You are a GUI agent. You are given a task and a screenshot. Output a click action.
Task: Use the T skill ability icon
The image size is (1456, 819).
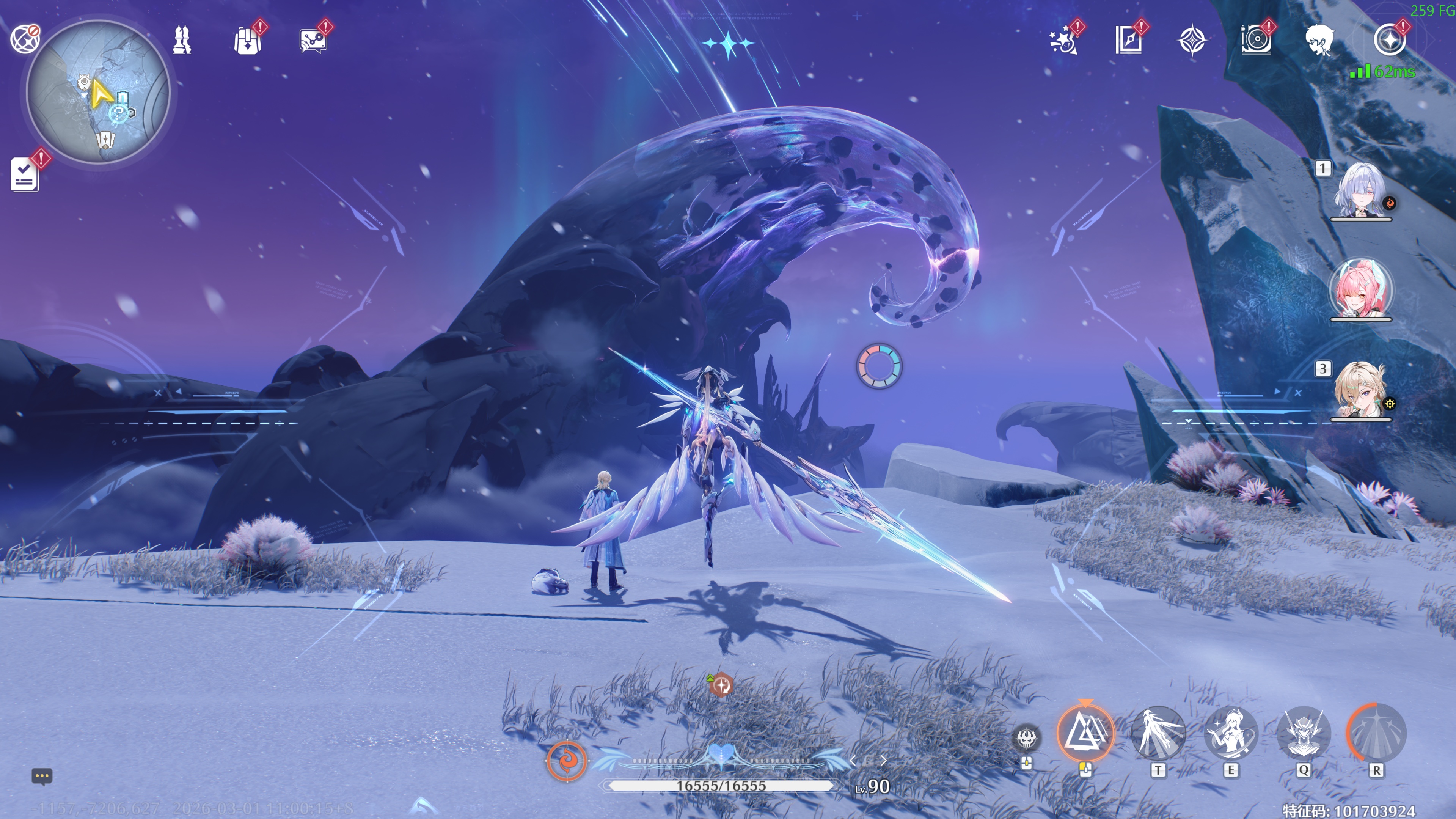1158,734
